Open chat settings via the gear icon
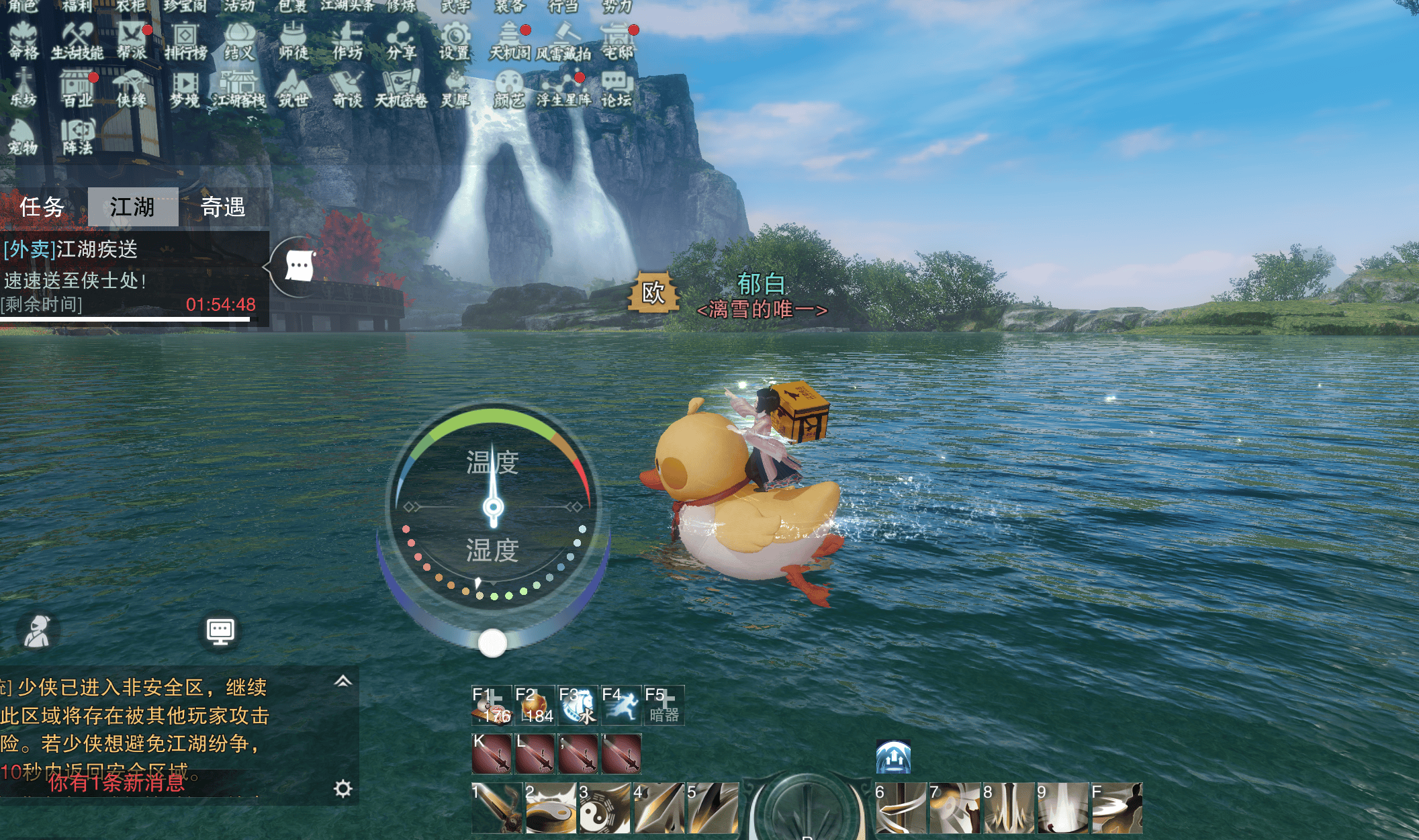This screenshot has width=1419, height=840. click(343, 788)
